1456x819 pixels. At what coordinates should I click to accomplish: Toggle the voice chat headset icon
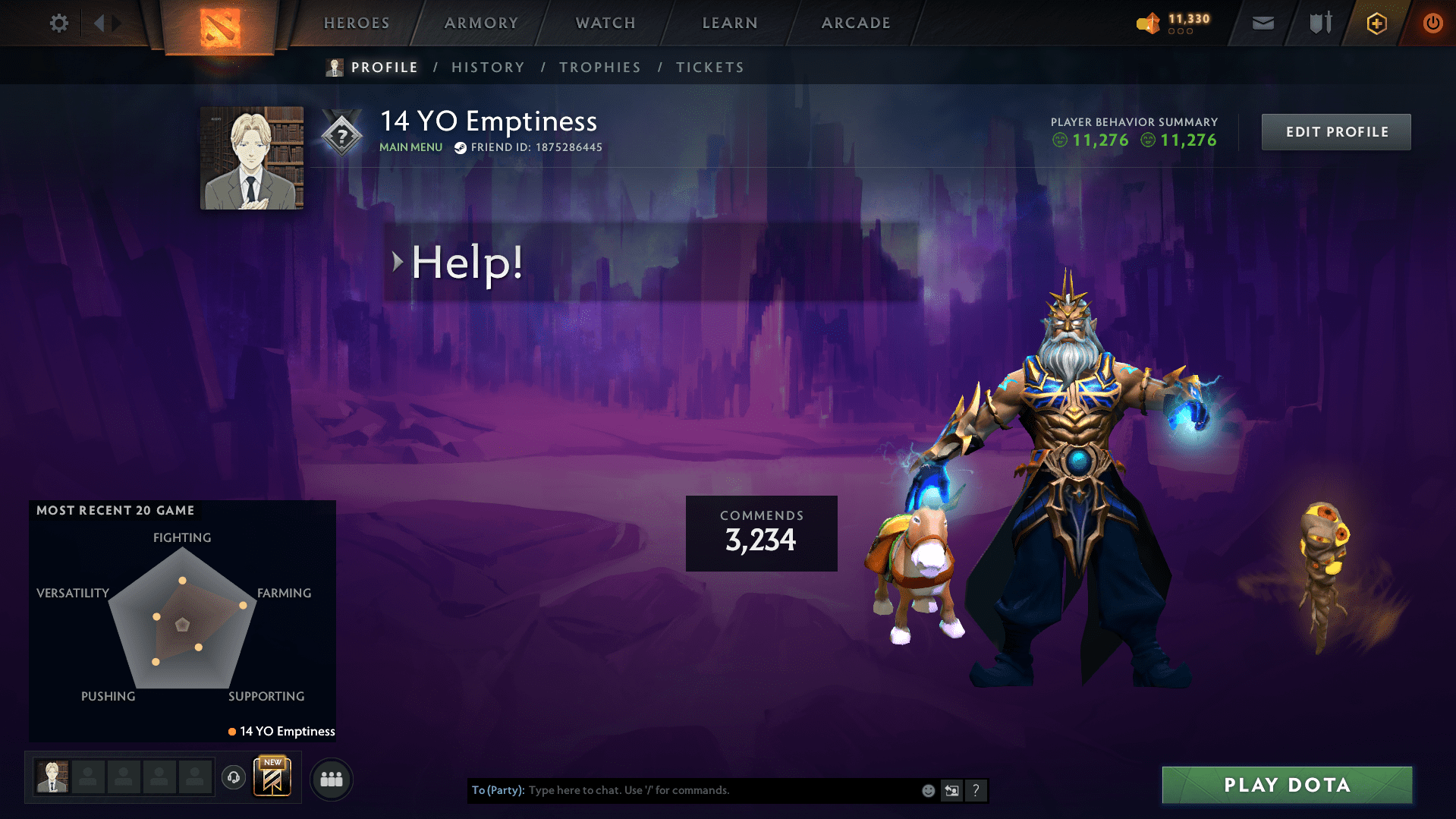[x=234, y=778]
